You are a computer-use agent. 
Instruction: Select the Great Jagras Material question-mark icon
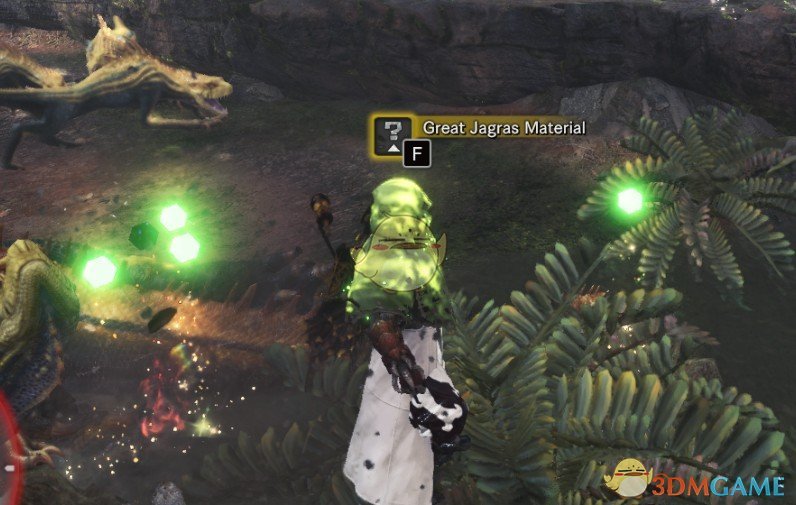click(392, 134)
